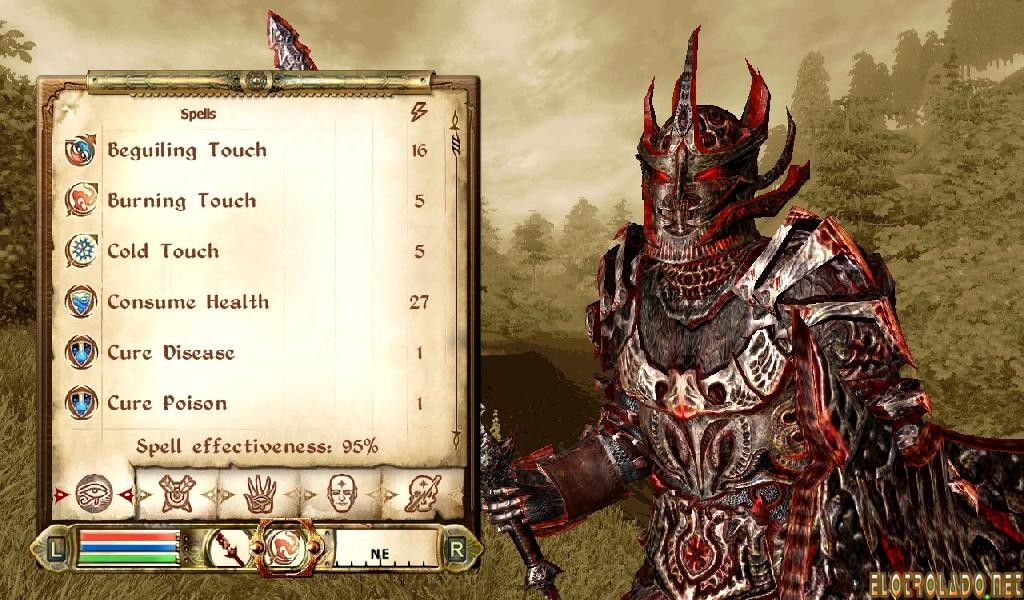Image resolution: width=1024 pixels, height=600 pixels.
Task: Switch to the target spells tab
Action: [178, 493]
